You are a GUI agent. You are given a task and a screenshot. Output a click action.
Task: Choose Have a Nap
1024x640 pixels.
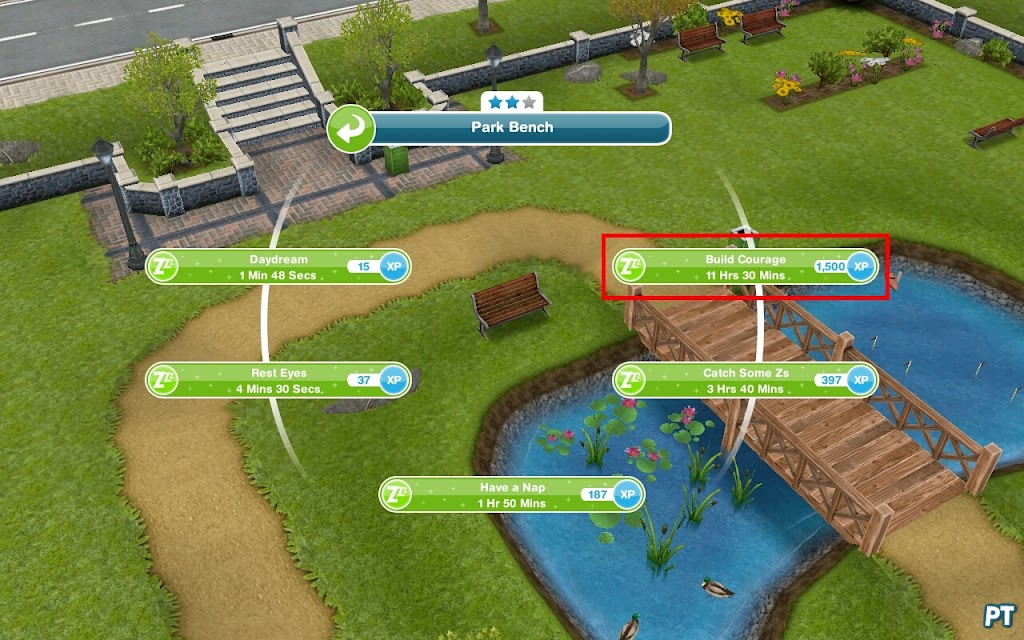511,495
